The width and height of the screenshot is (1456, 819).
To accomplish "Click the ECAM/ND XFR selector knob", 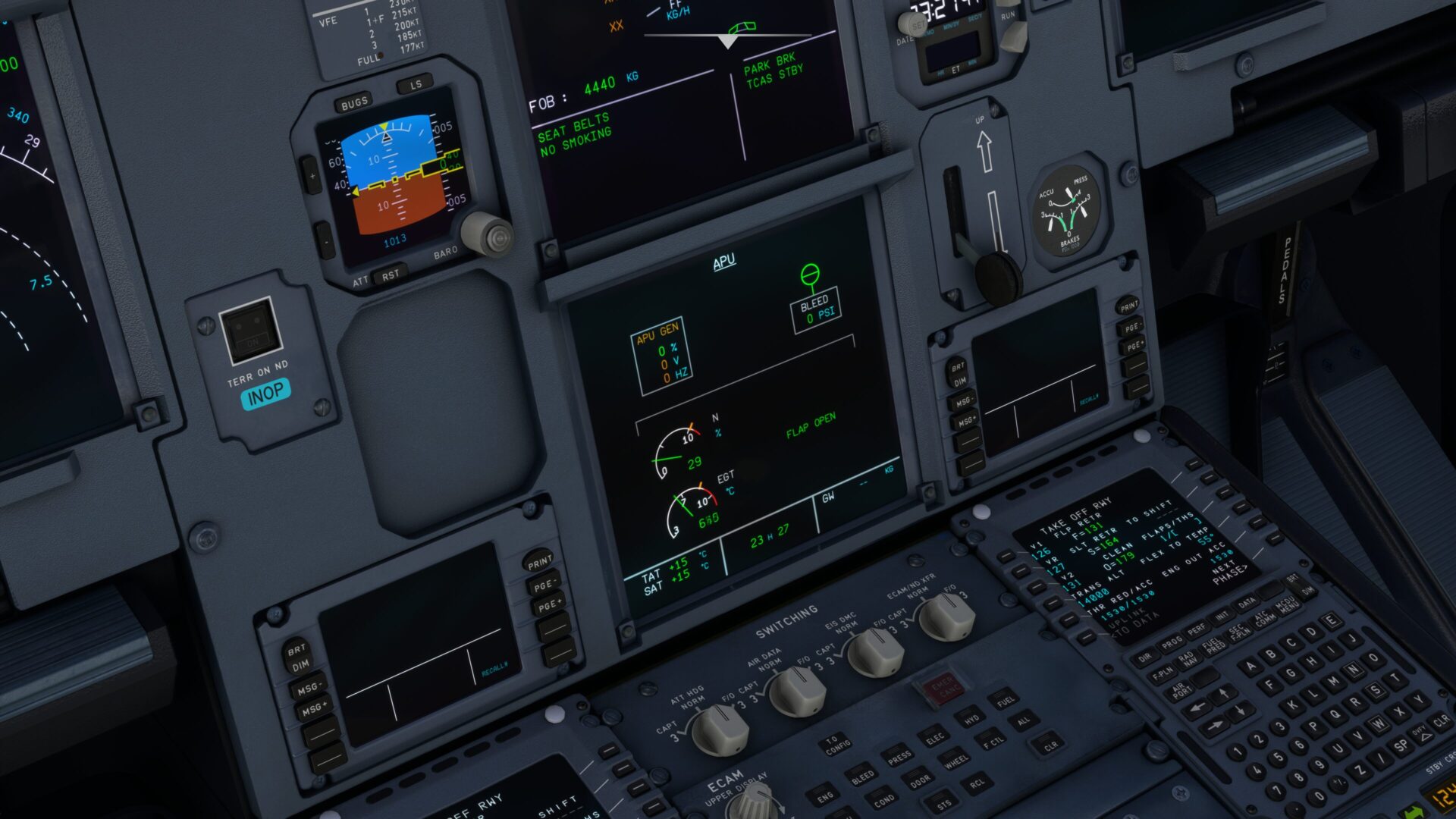I will [x=946, y=618].
